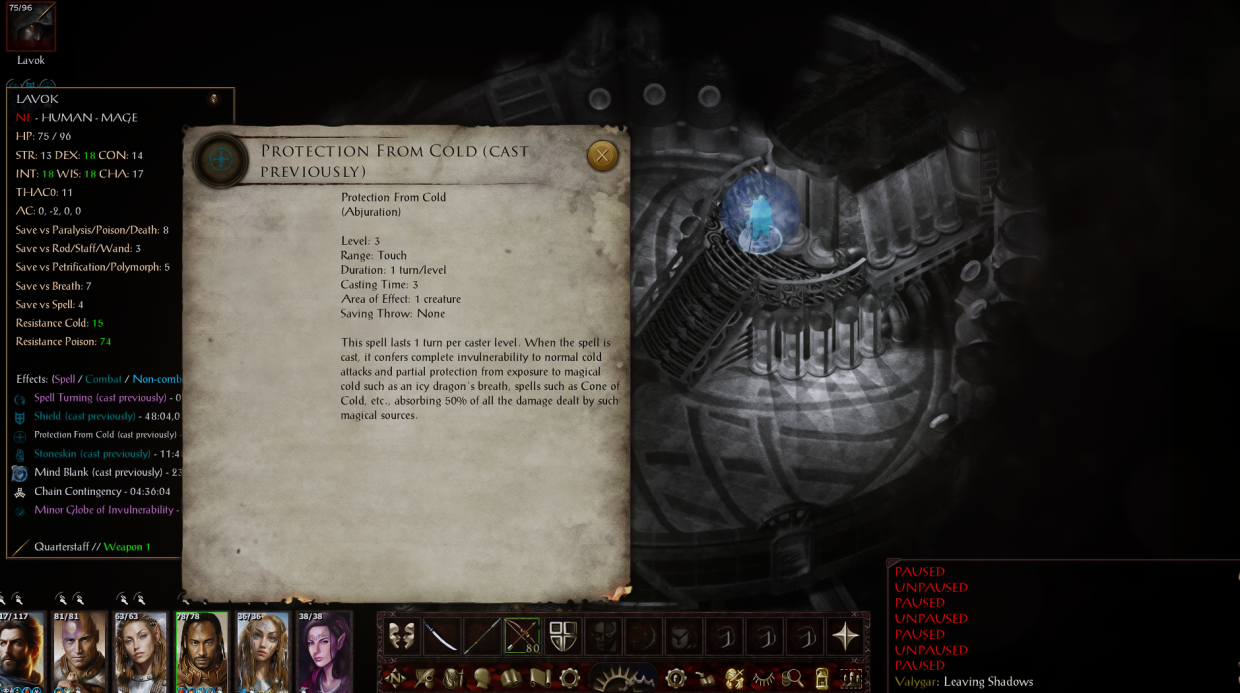This screenshot has width=1240, height=693.
Task: Open the Chain Contingency effect entry
Action: [88, 491]
